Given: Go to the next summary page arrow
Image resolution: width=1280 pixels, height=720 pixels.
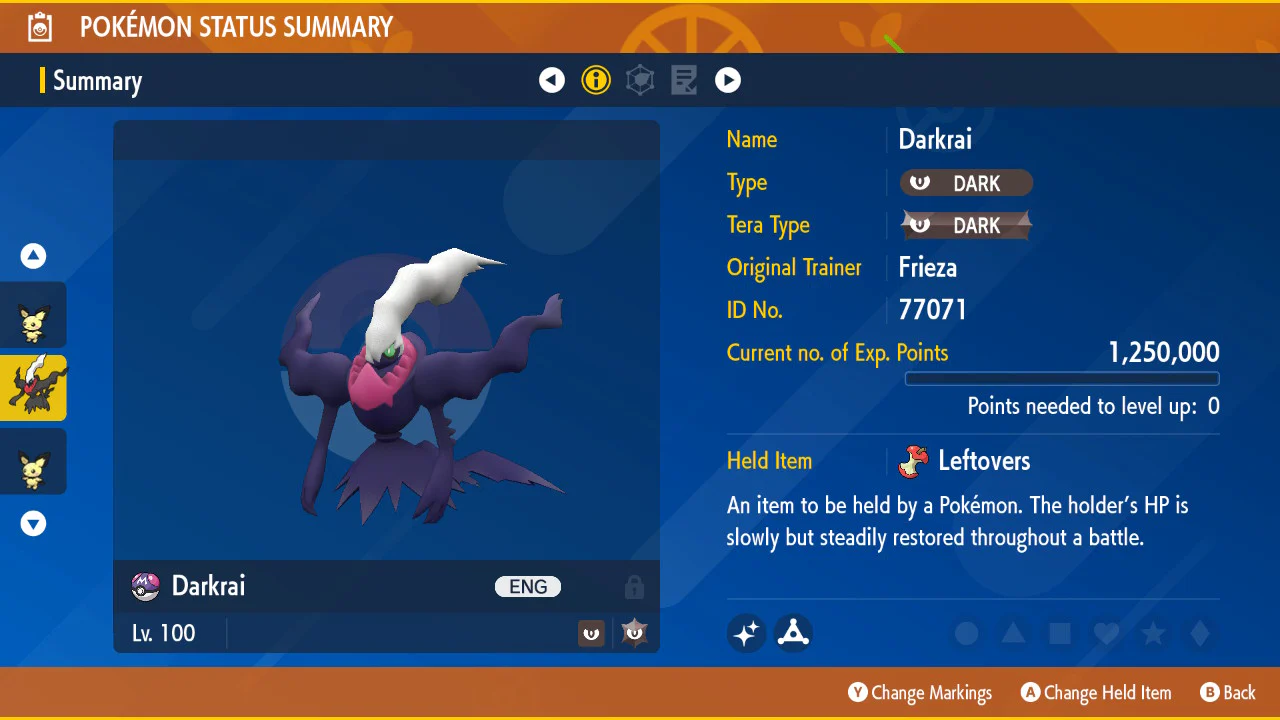Looking at the screenshot, I should coord(728,80).
